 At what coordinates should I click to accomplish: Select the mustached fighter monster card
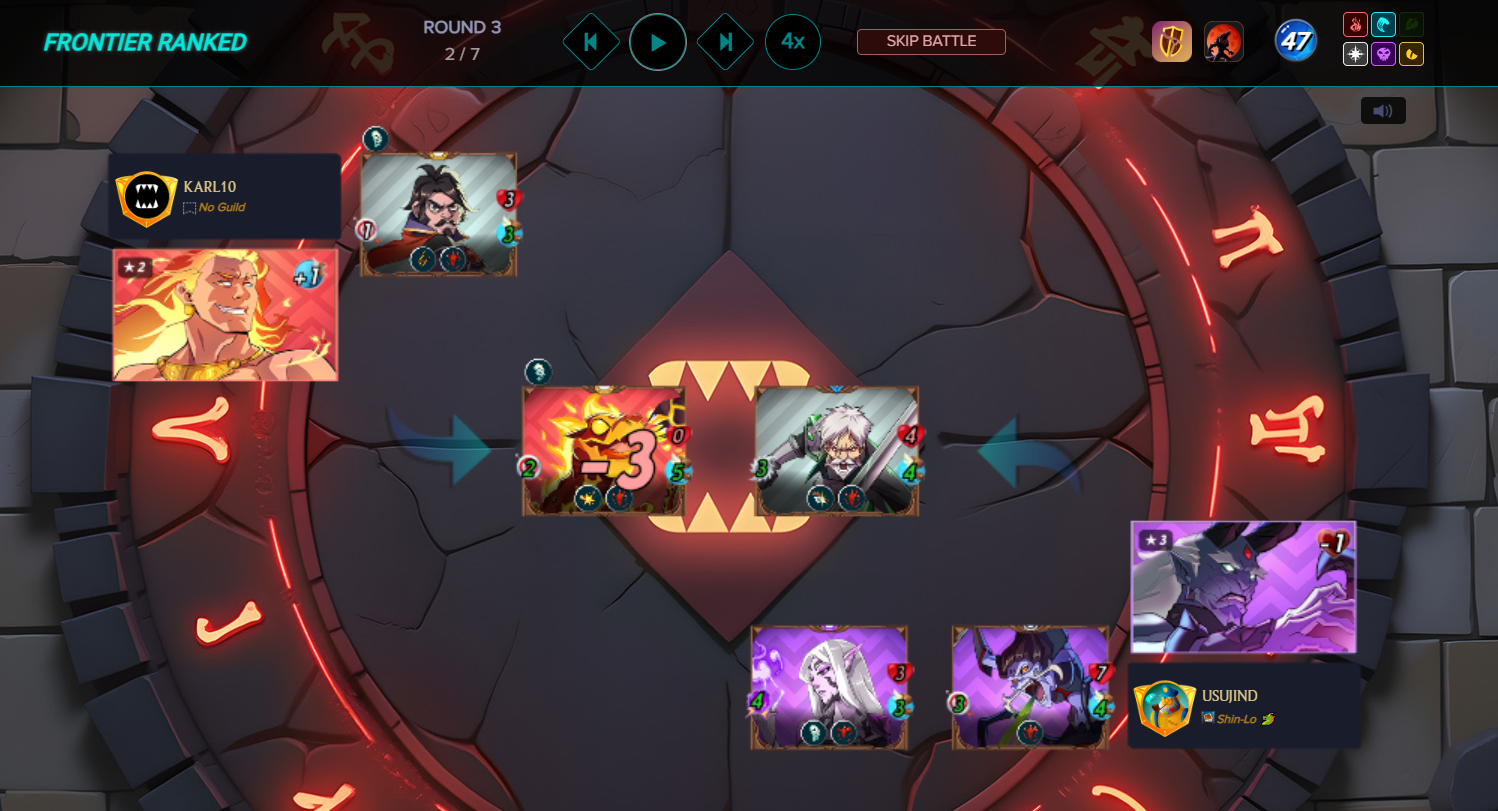point(438,214)
